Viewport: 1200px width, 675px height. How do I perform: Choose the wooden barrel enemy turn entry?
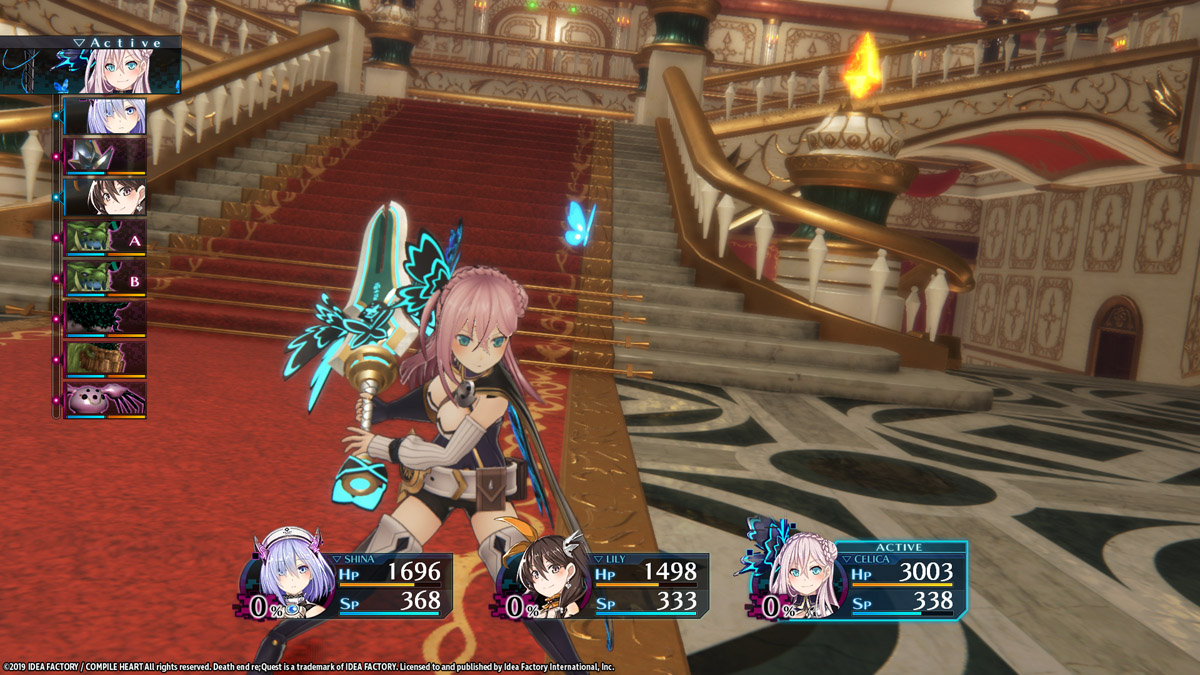[x=105, y=359]
